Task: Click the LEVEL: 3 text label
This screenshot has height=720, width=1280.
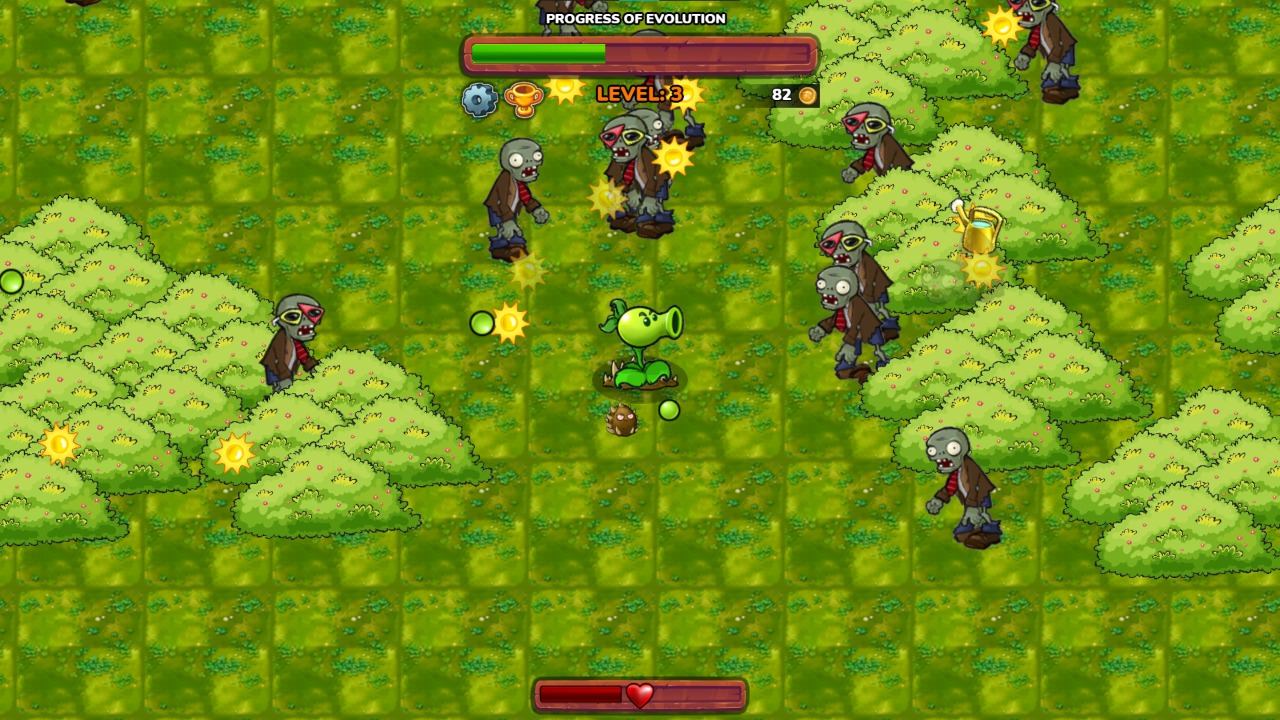Action: (x=640, y=92)
